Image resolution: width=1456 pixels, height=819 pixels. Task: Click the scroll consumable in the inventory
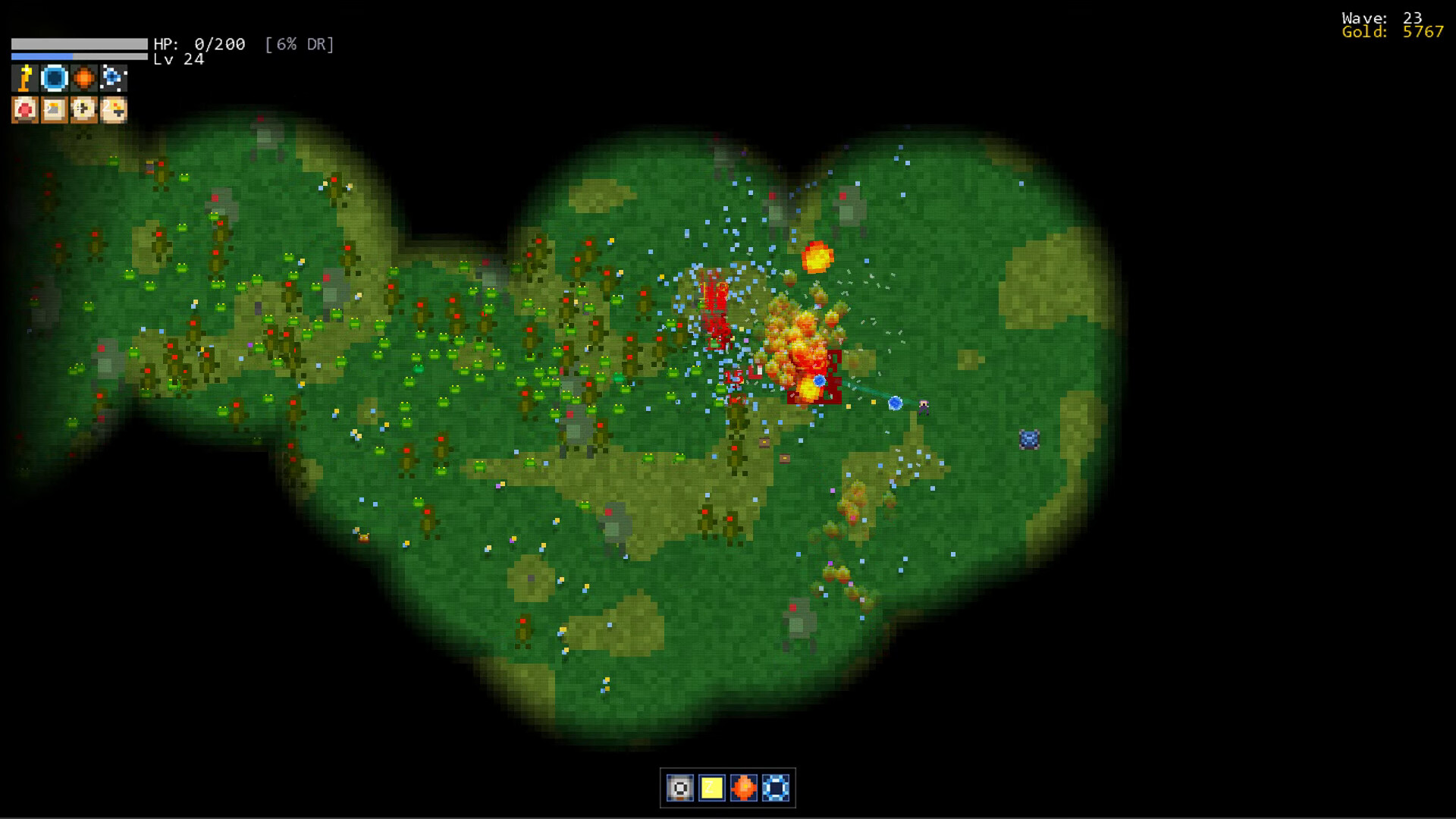53,111
